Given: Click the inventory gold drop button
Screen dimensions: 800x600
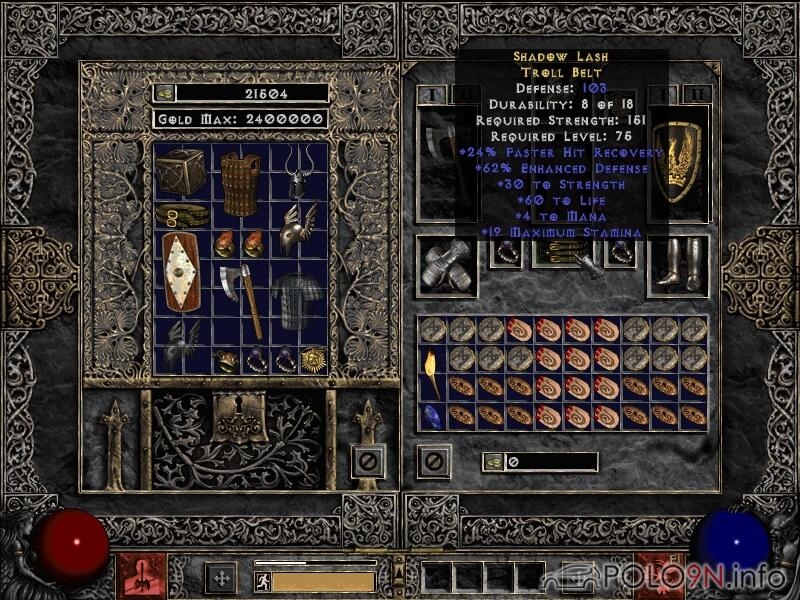Looking at the screenshot, I should point(492,462).
